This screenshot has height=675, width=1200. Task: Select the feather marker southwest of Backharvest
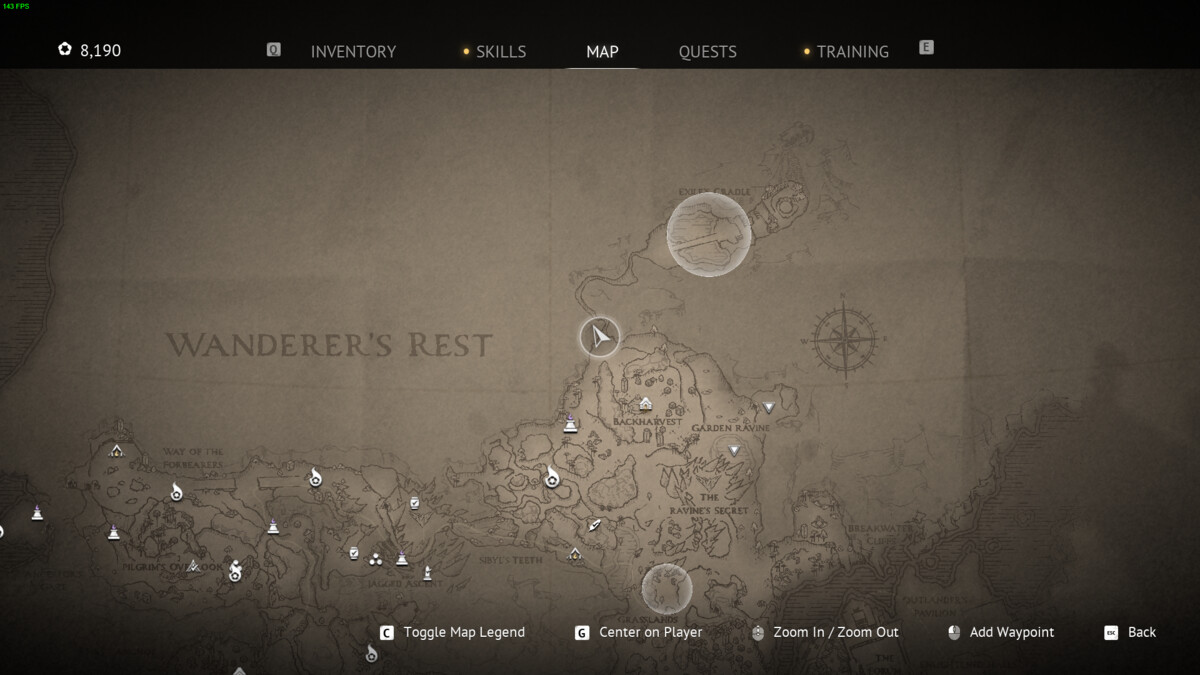point(595,525)
